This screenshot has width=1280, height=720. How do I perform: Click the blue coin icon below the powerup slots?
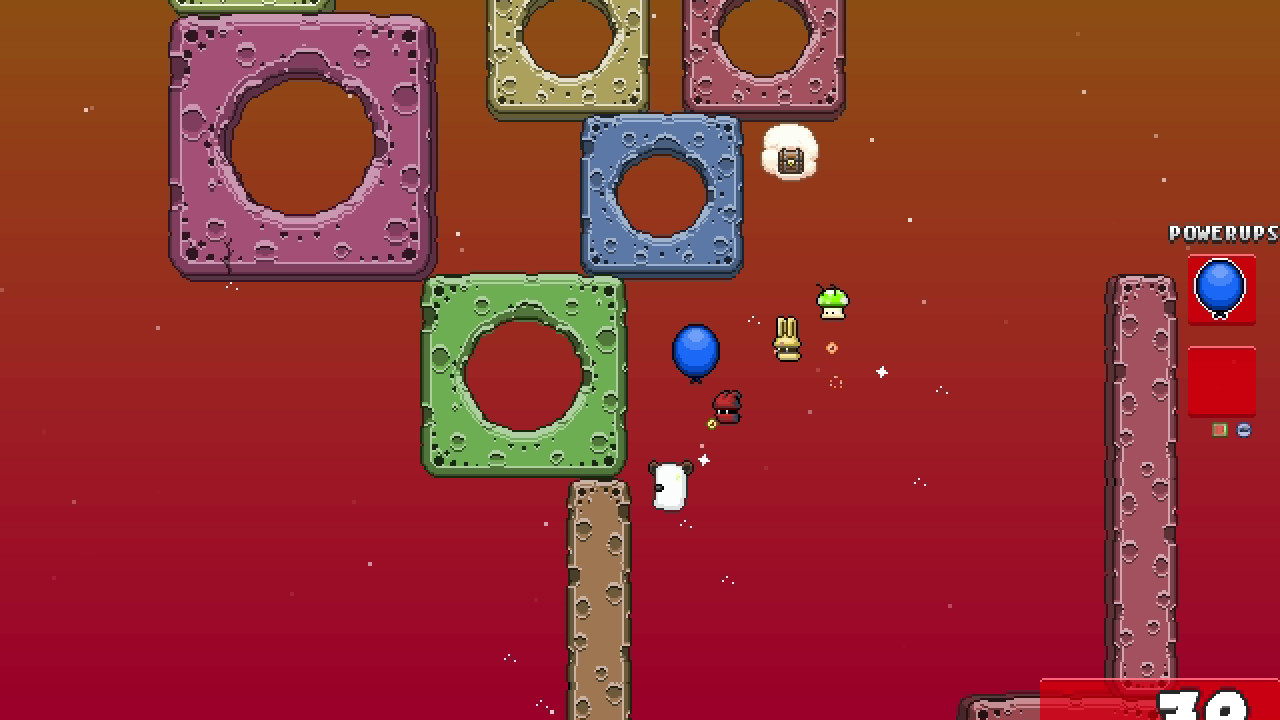[1243, 428]
